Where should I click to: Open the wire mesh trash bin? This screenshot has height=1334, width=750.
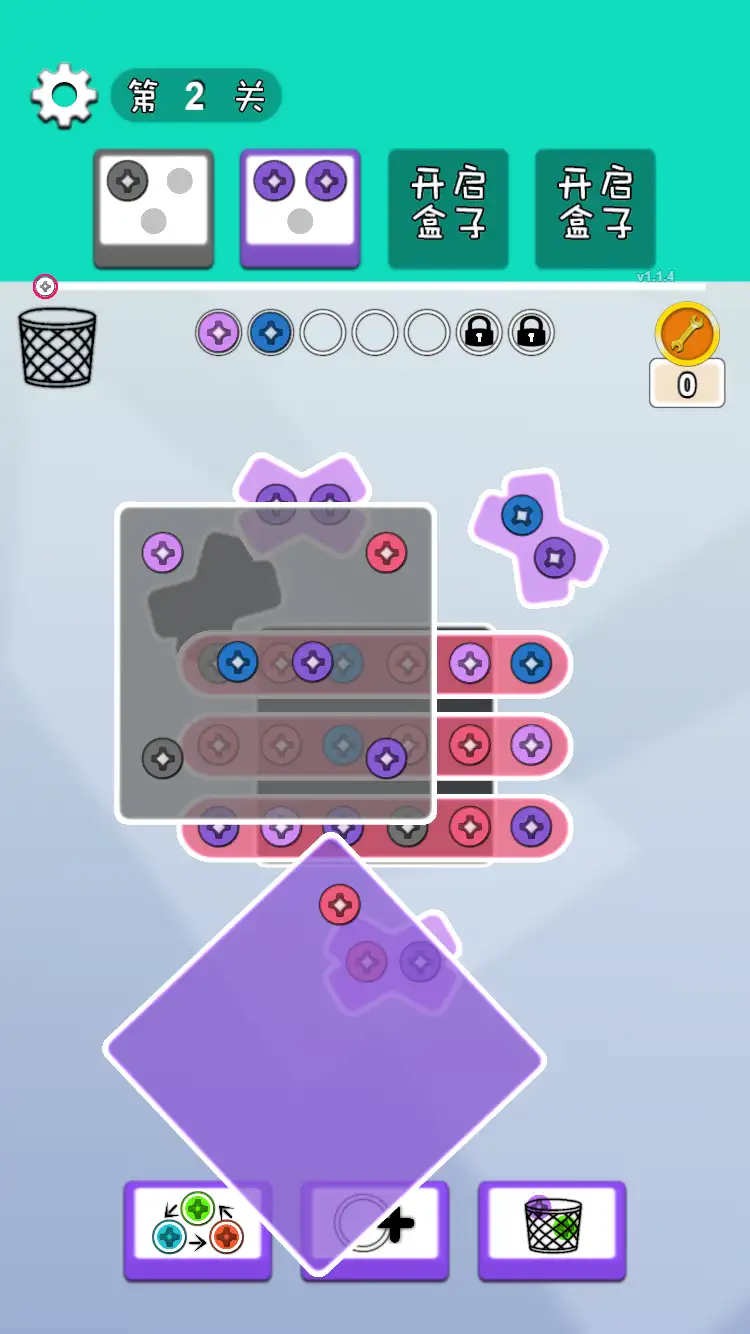coord(58,348)
